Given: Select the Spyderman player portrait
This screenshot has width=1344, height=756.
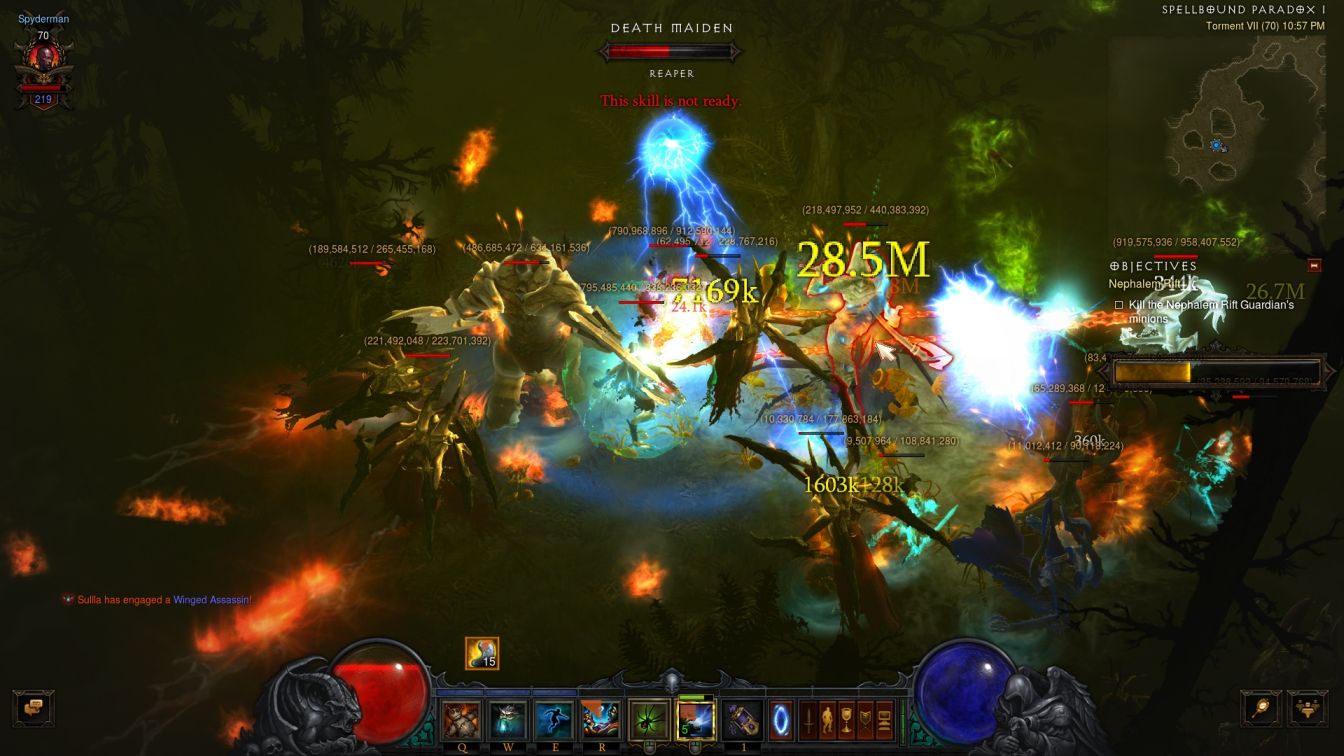Looking at the screenshot, I should (x=43, y=70).
